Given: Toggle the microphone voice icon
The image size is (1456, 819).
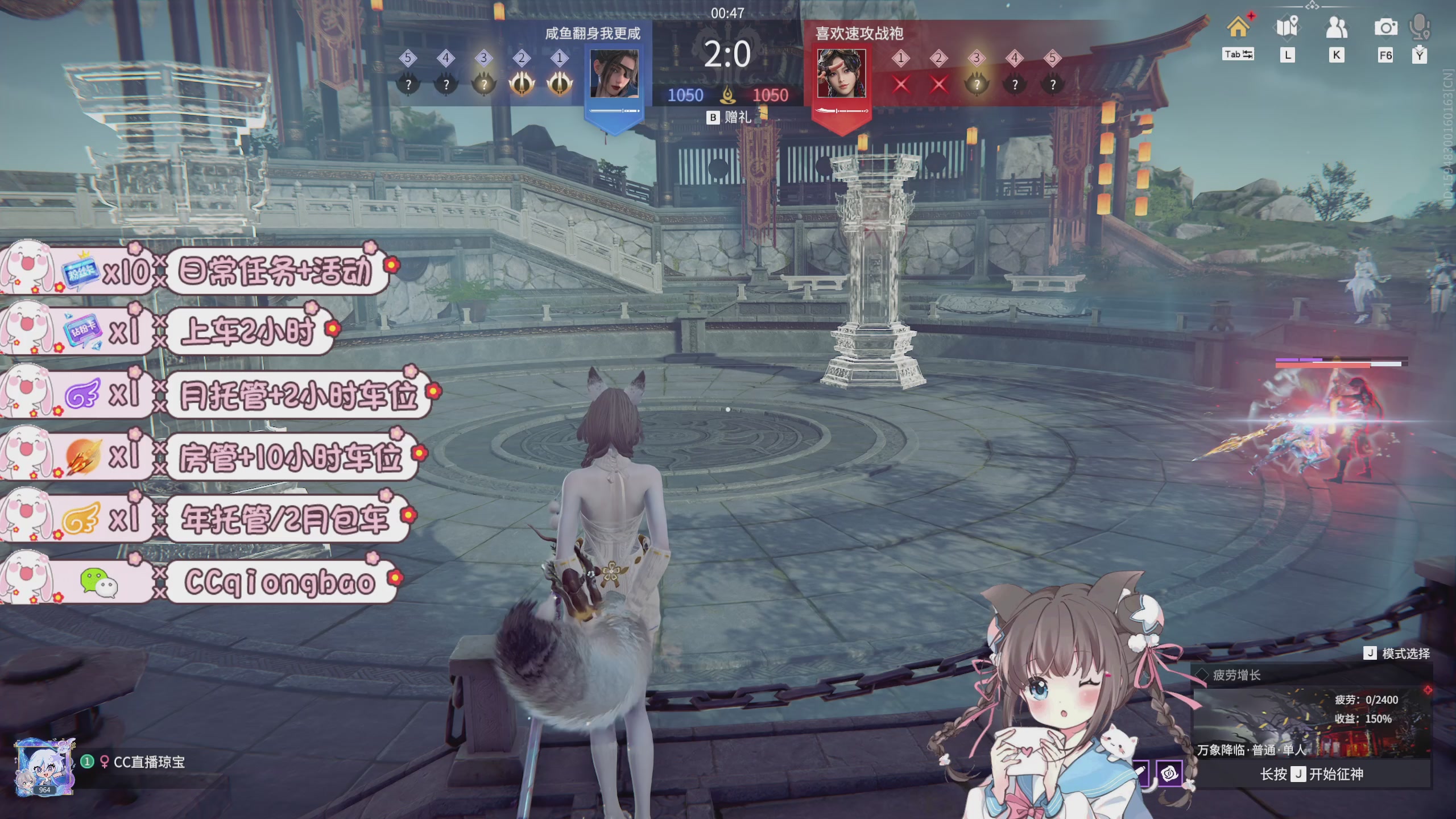Looking at the screenshot, I should [1420, 27].
